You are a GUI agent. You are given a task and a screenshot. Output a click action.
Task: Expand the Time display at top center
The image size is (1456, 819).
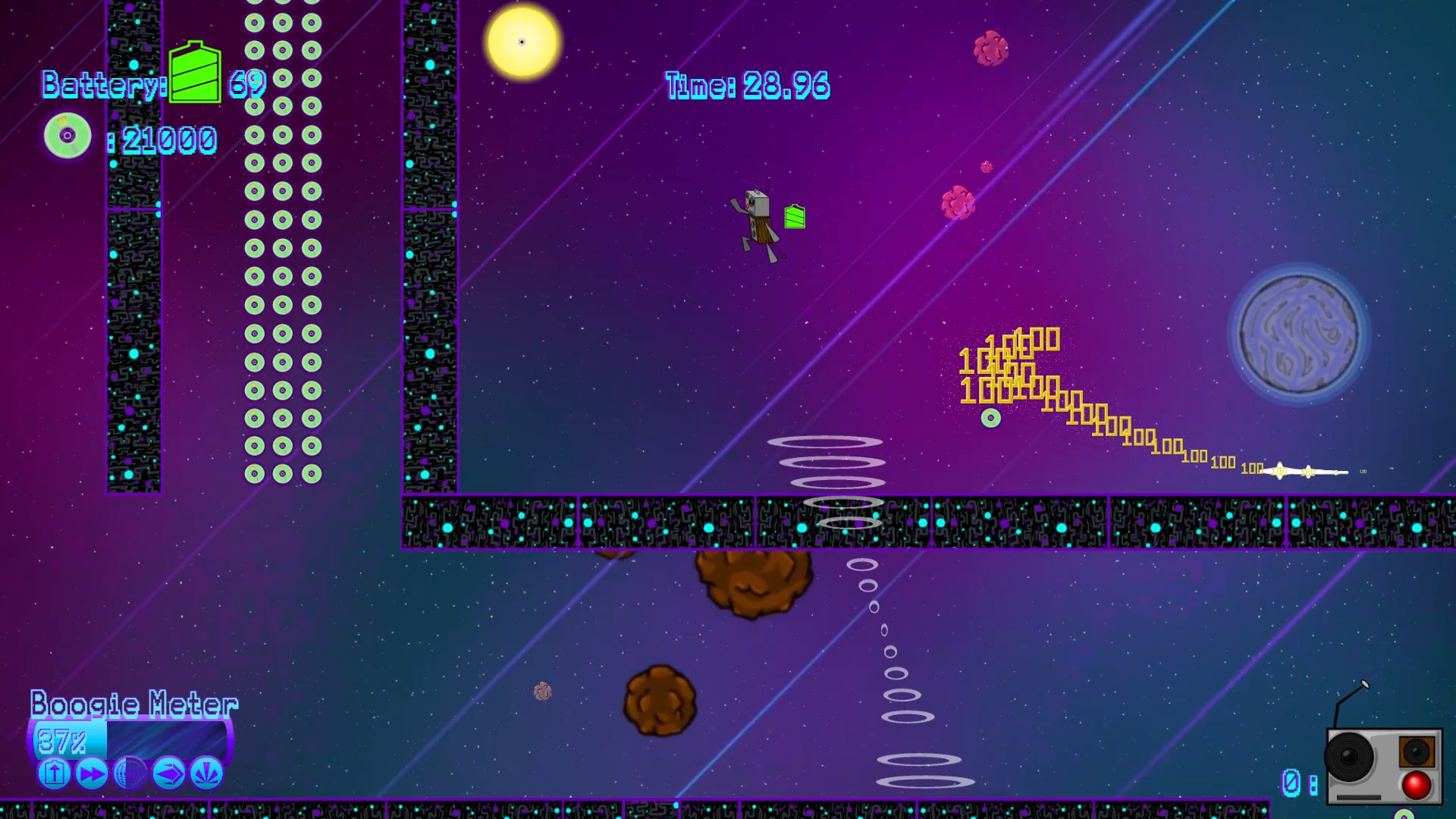coord(745,86)
